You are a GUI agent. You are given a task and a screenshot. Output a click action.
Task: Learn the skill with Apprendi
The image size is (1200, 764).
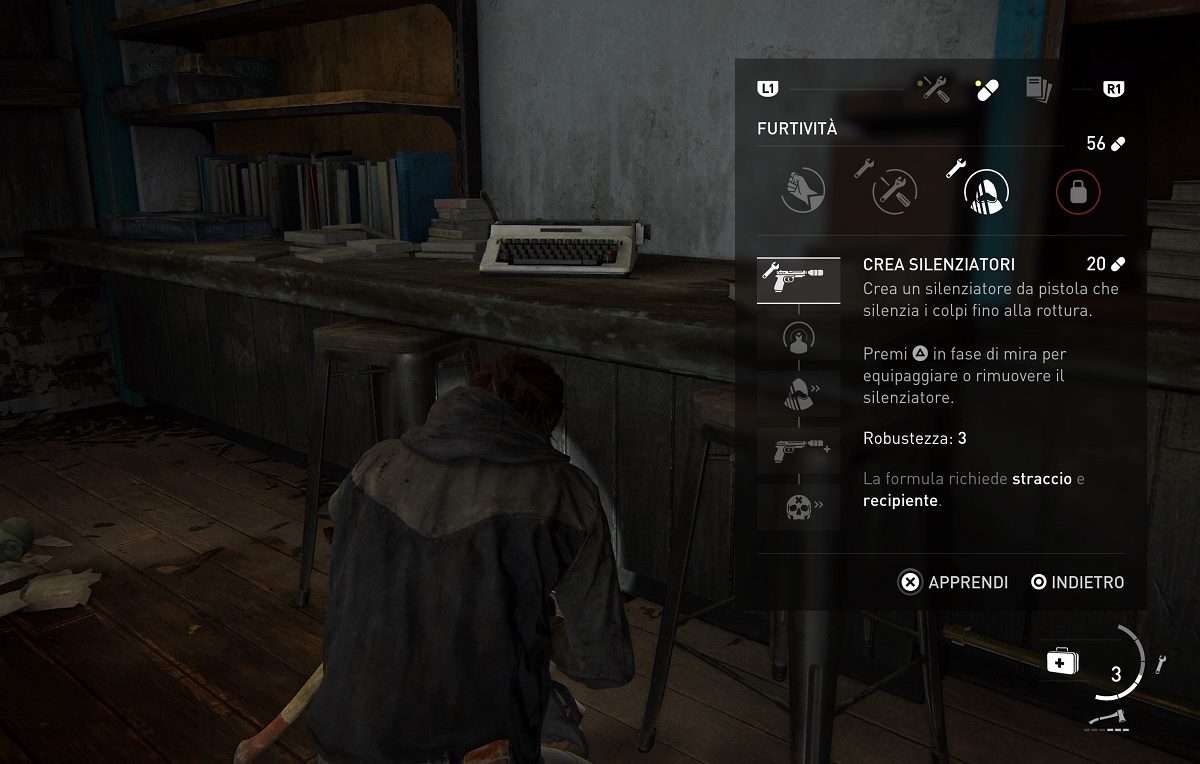click(953, 582)
